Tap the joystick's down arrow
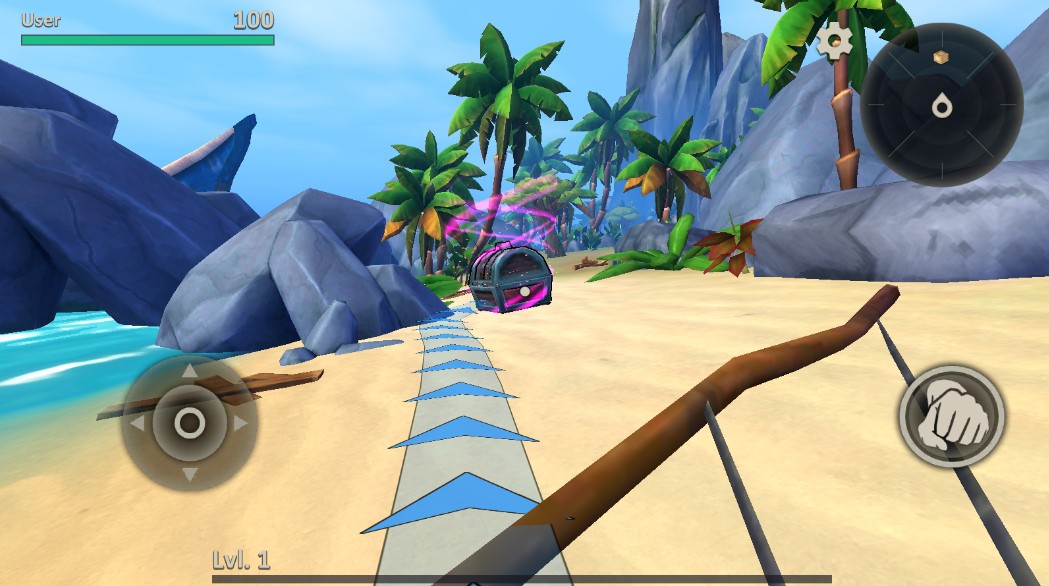1049x586 pixels. point(190,473)
